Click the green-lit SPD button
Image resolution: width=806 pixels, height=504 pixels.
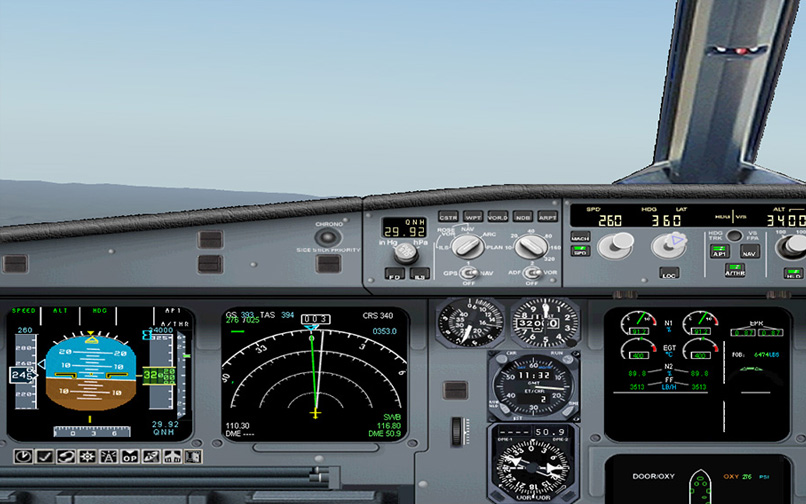[x=580, y=252]
